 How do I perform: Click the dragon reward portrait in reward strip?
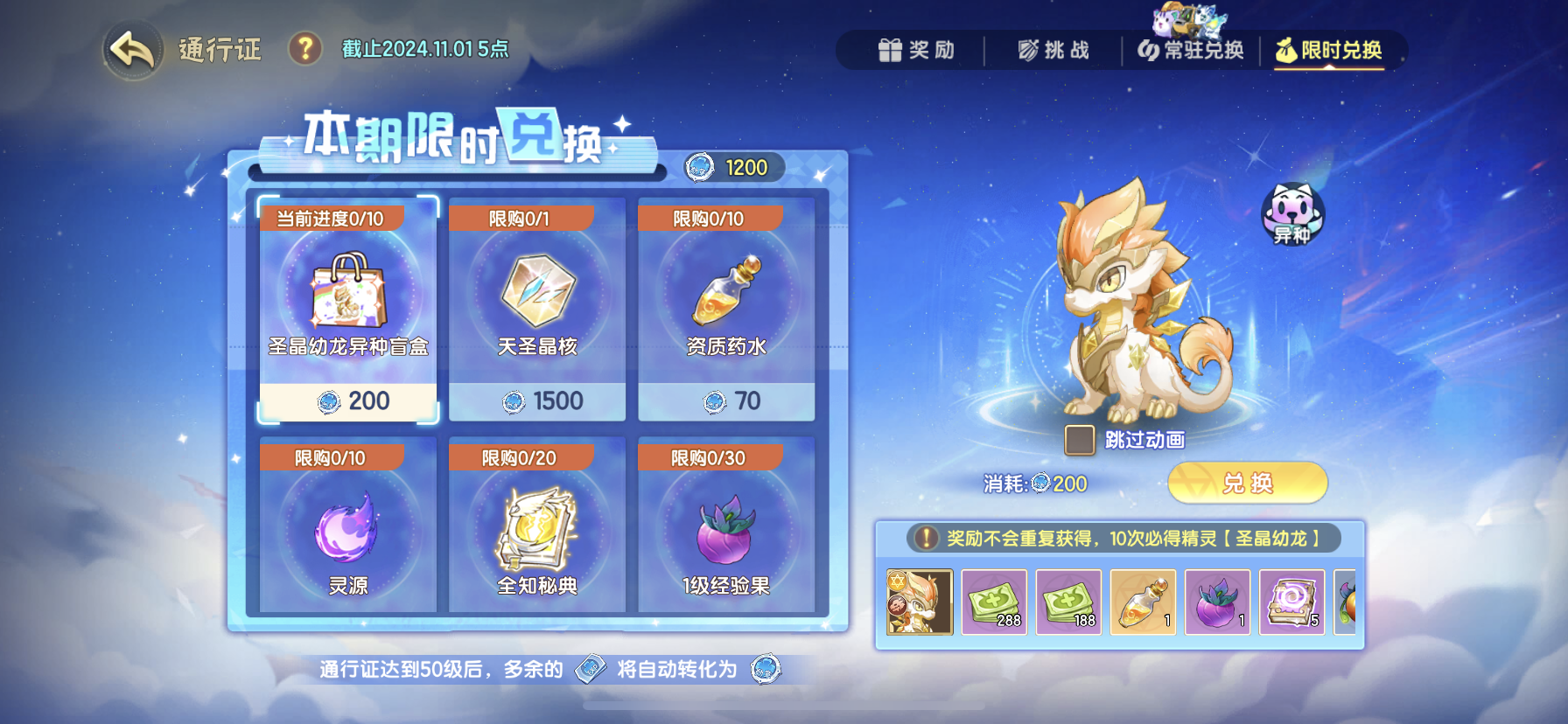[x=920, y=603]
